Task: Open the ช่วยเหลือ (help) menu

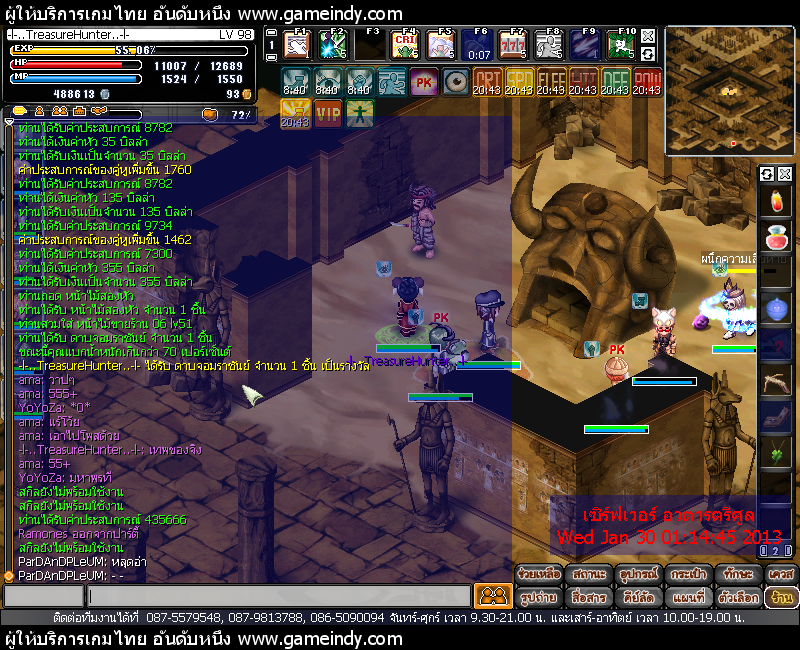Action: [x=538, y=574]
